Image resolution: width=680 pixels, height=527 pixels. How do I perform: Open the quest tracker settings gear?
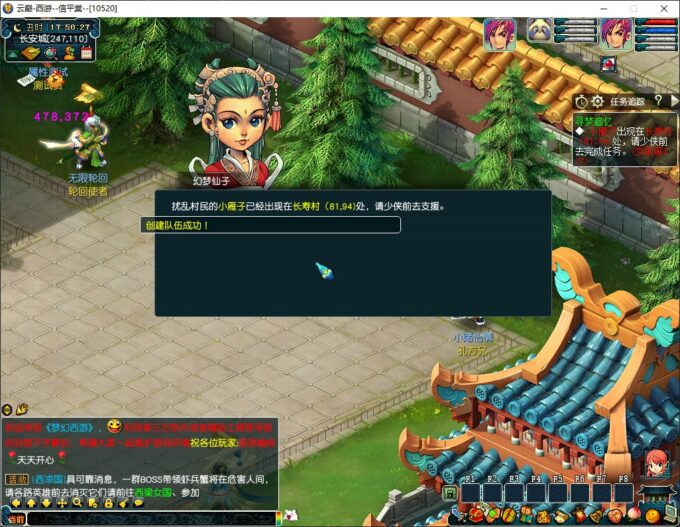coord(597,101)
